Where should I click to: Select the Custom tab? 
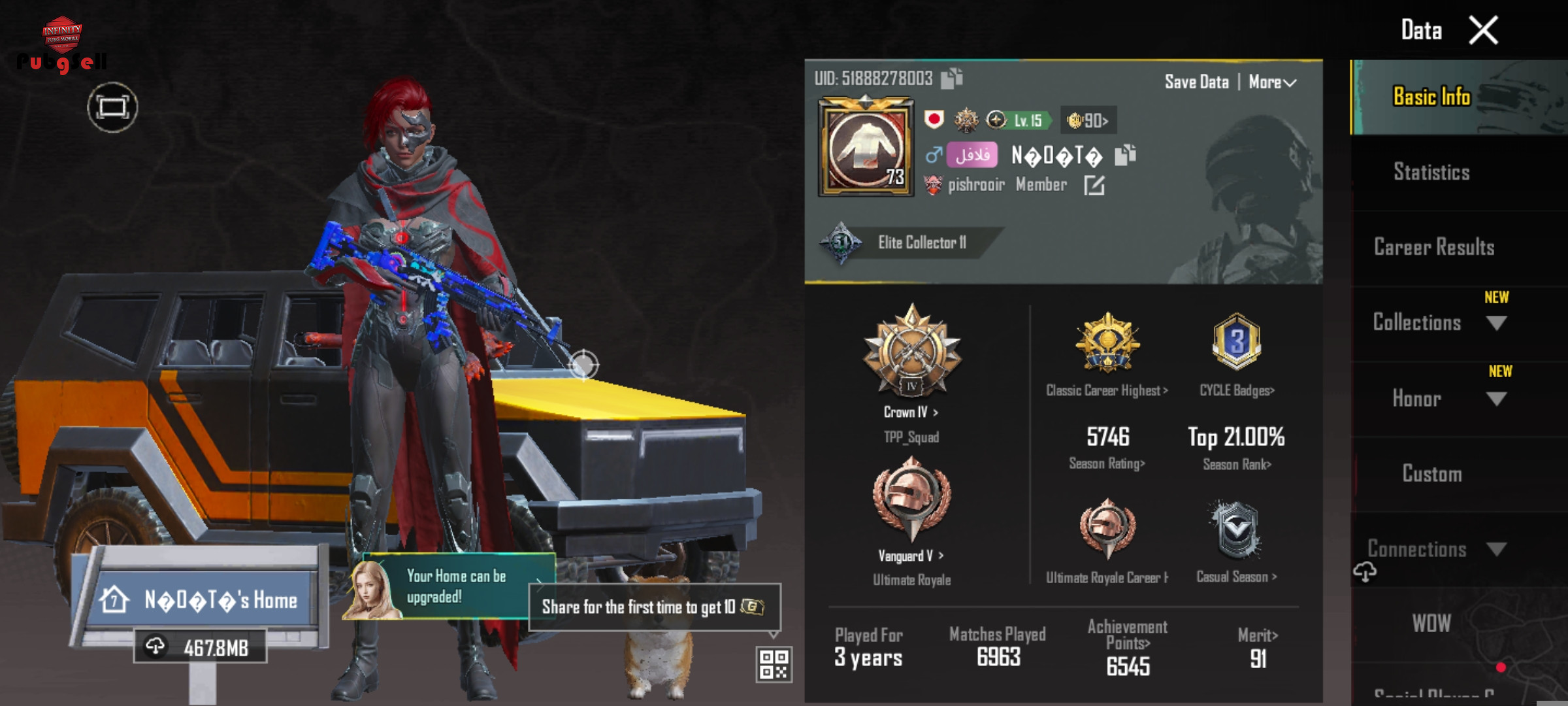click(x=1432, y=473)
